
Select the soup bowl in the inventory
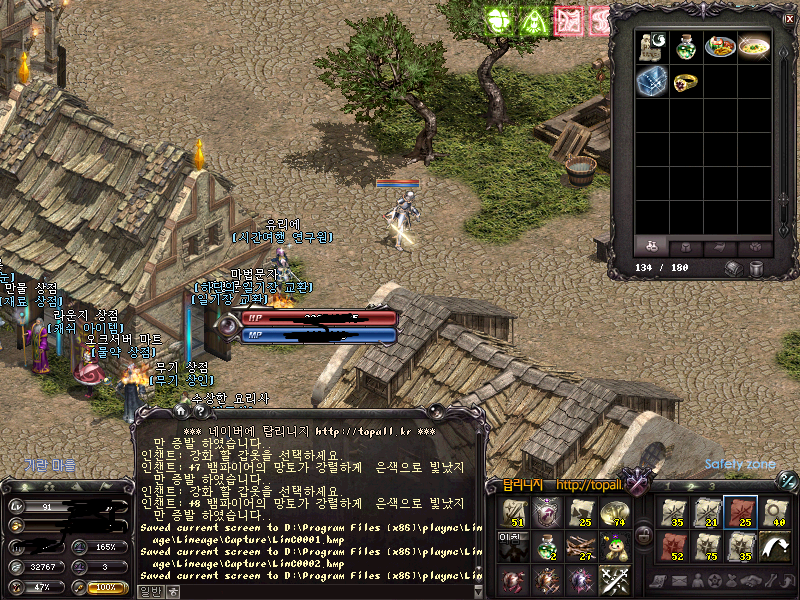click(x=754, y=47)
